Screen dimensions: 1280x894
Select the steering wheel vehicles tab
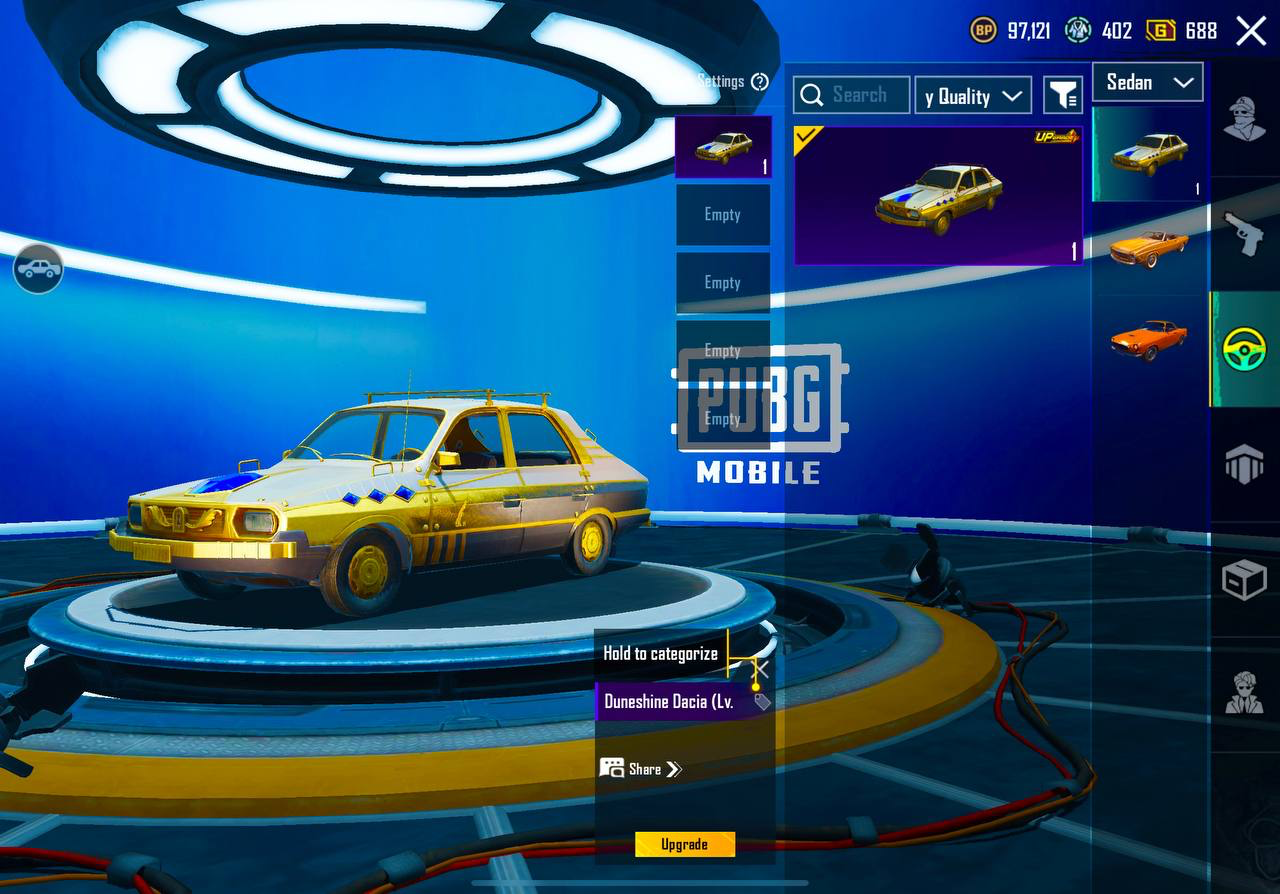point(1245,349)
